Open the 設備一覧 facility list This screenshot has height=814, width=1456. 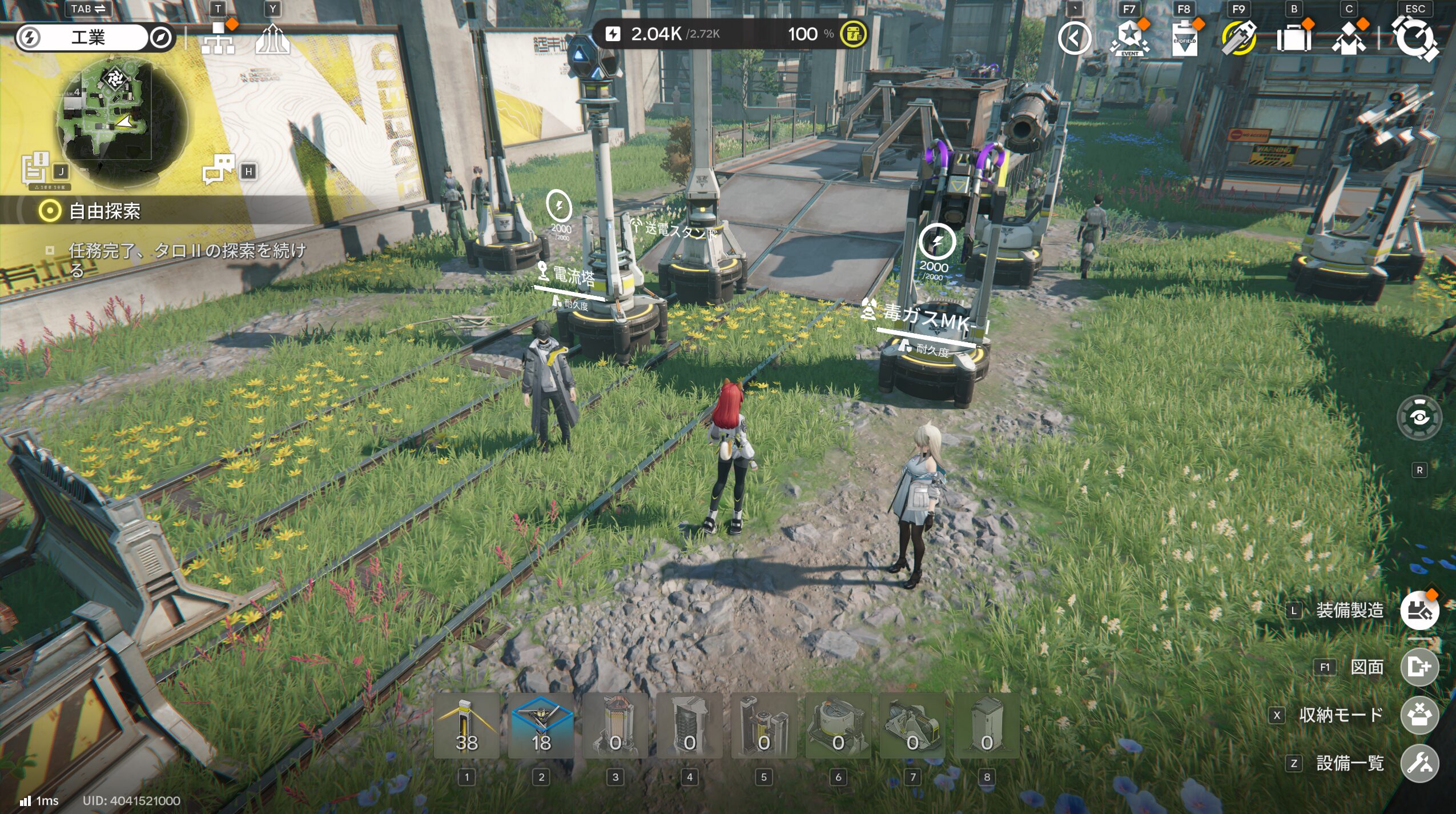(1419, 763)
